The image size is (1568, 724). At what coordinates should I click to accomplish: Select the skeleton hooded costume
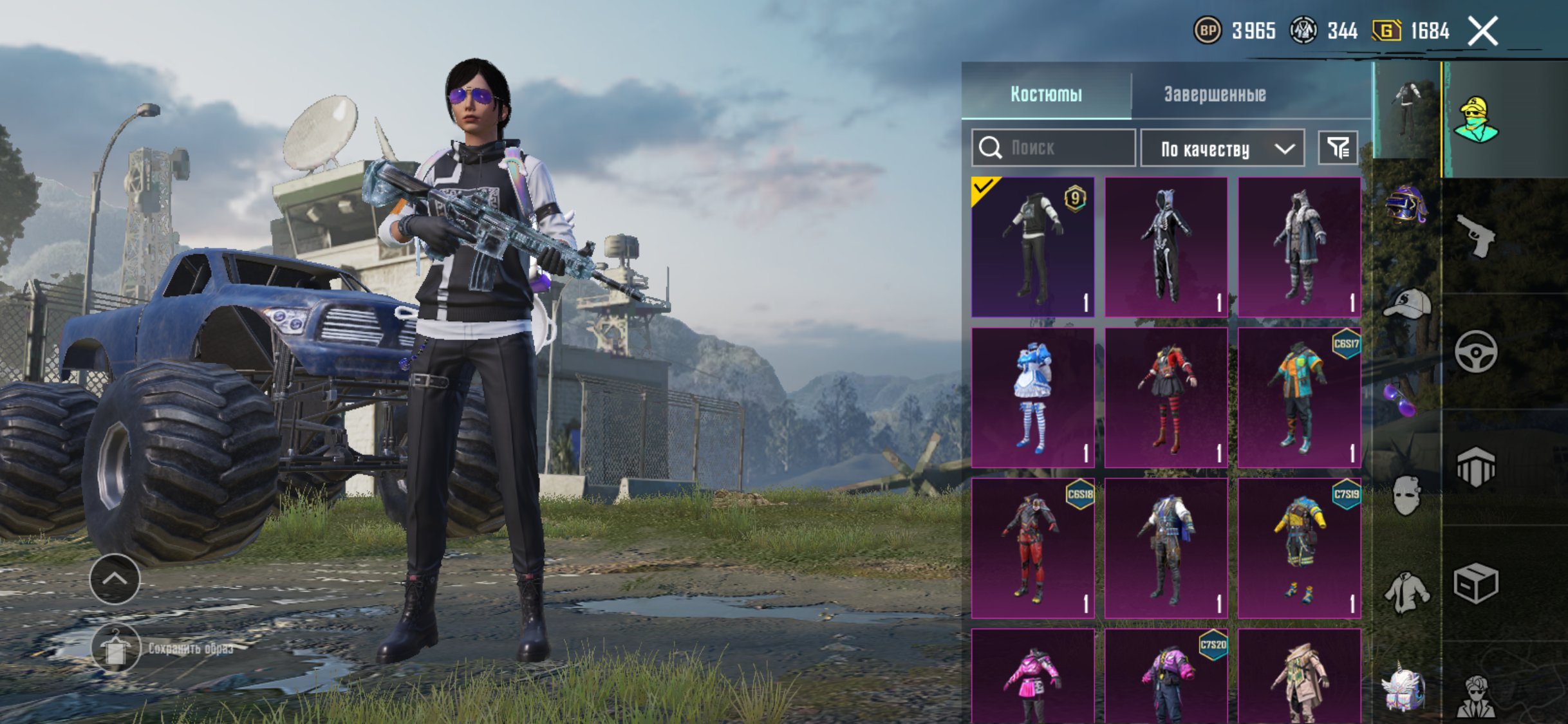pos(1166,247)
